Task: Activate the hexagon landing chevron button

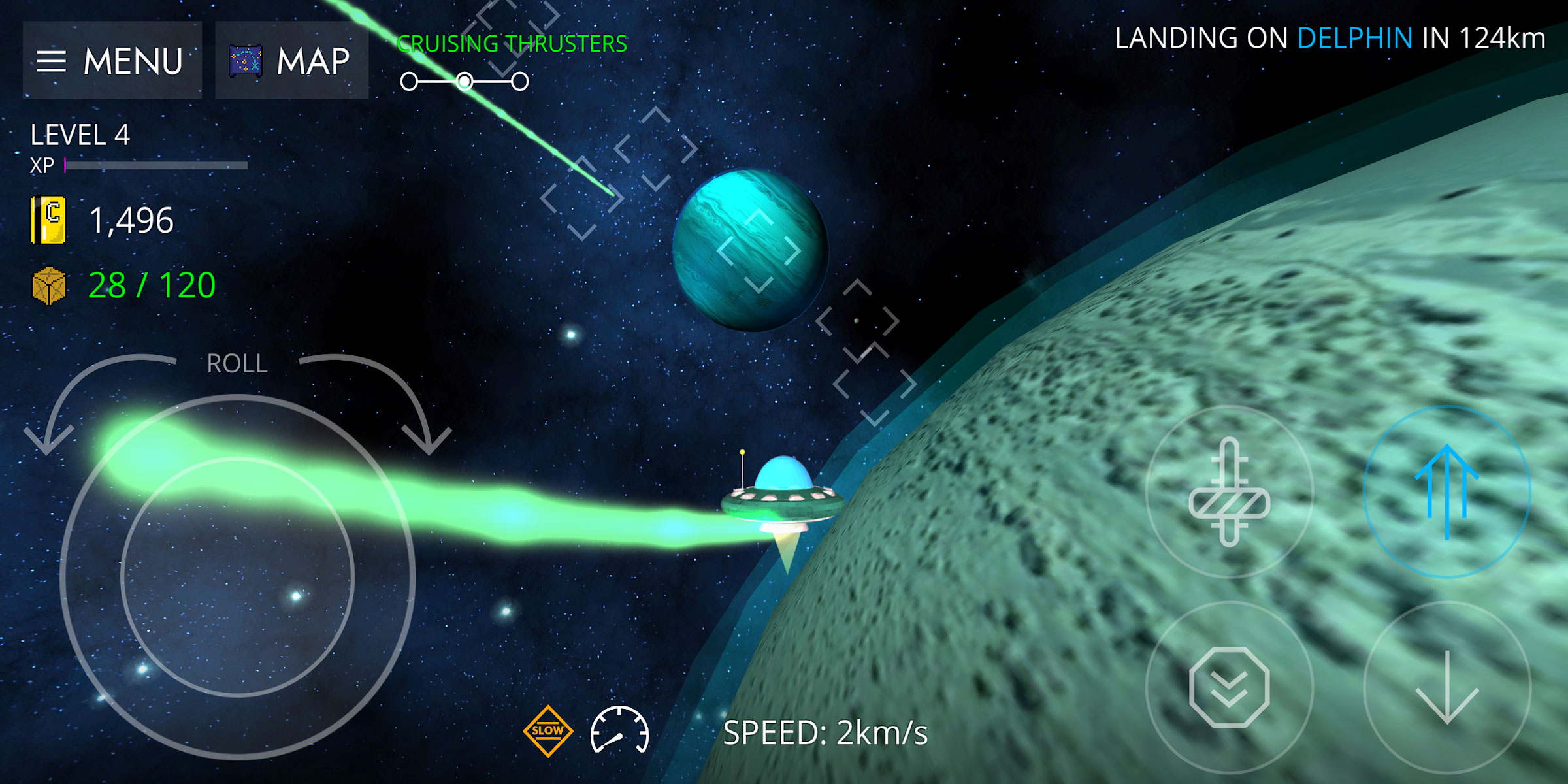Action: point(1229,687)
